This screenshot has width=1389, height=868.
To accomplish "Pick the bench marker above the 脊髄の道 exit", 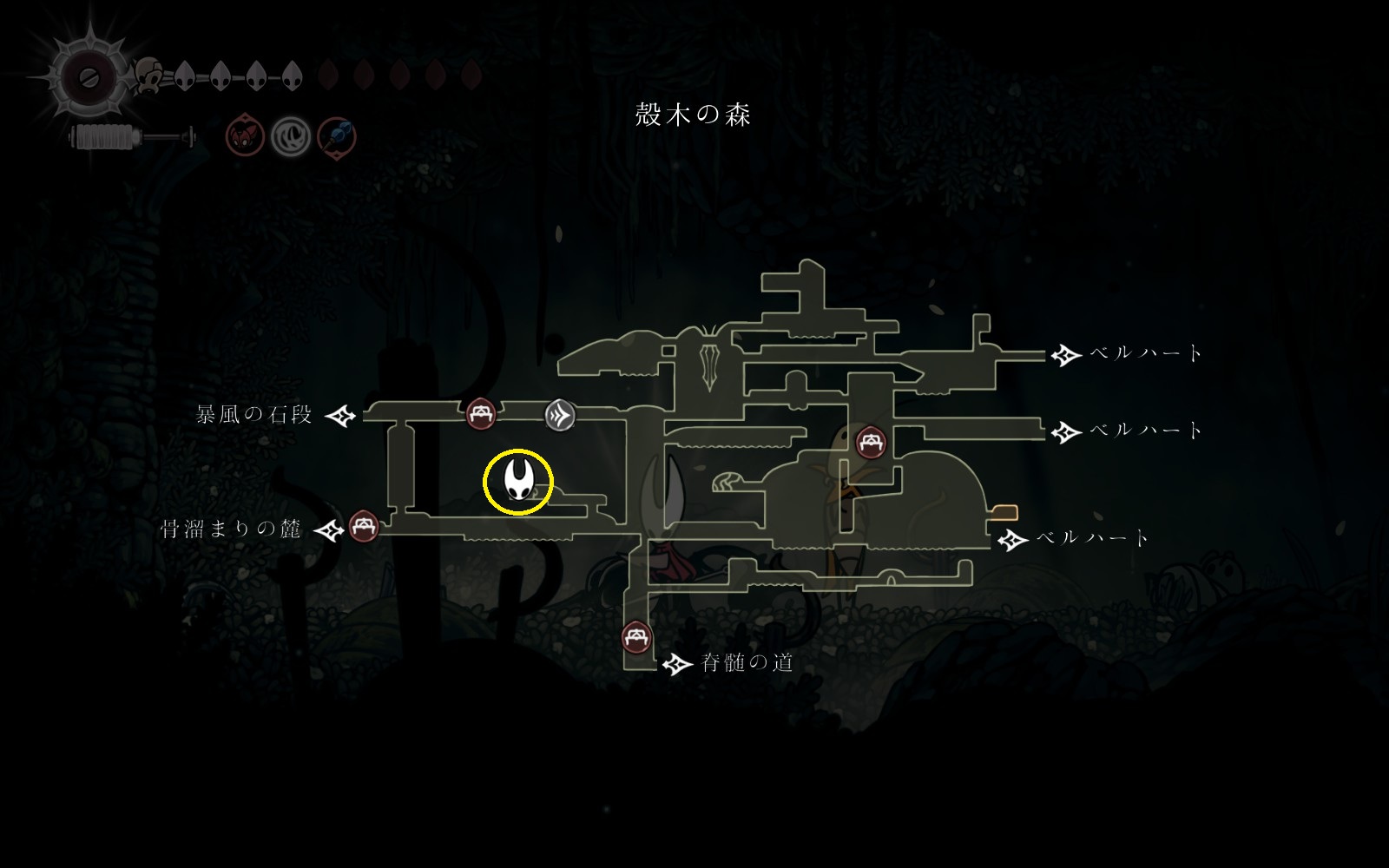I will click(x=638, y=638).
